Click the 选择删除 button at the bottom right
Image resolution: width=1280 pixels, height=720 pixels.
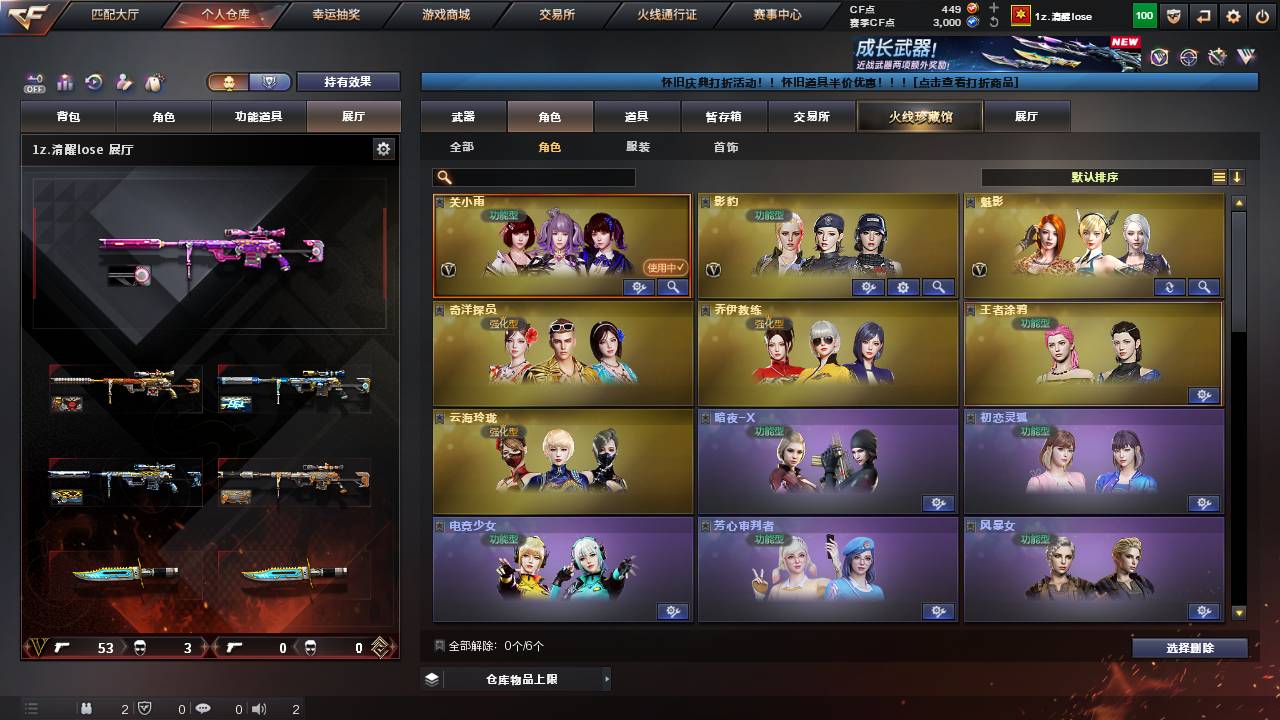point(1189,647)
